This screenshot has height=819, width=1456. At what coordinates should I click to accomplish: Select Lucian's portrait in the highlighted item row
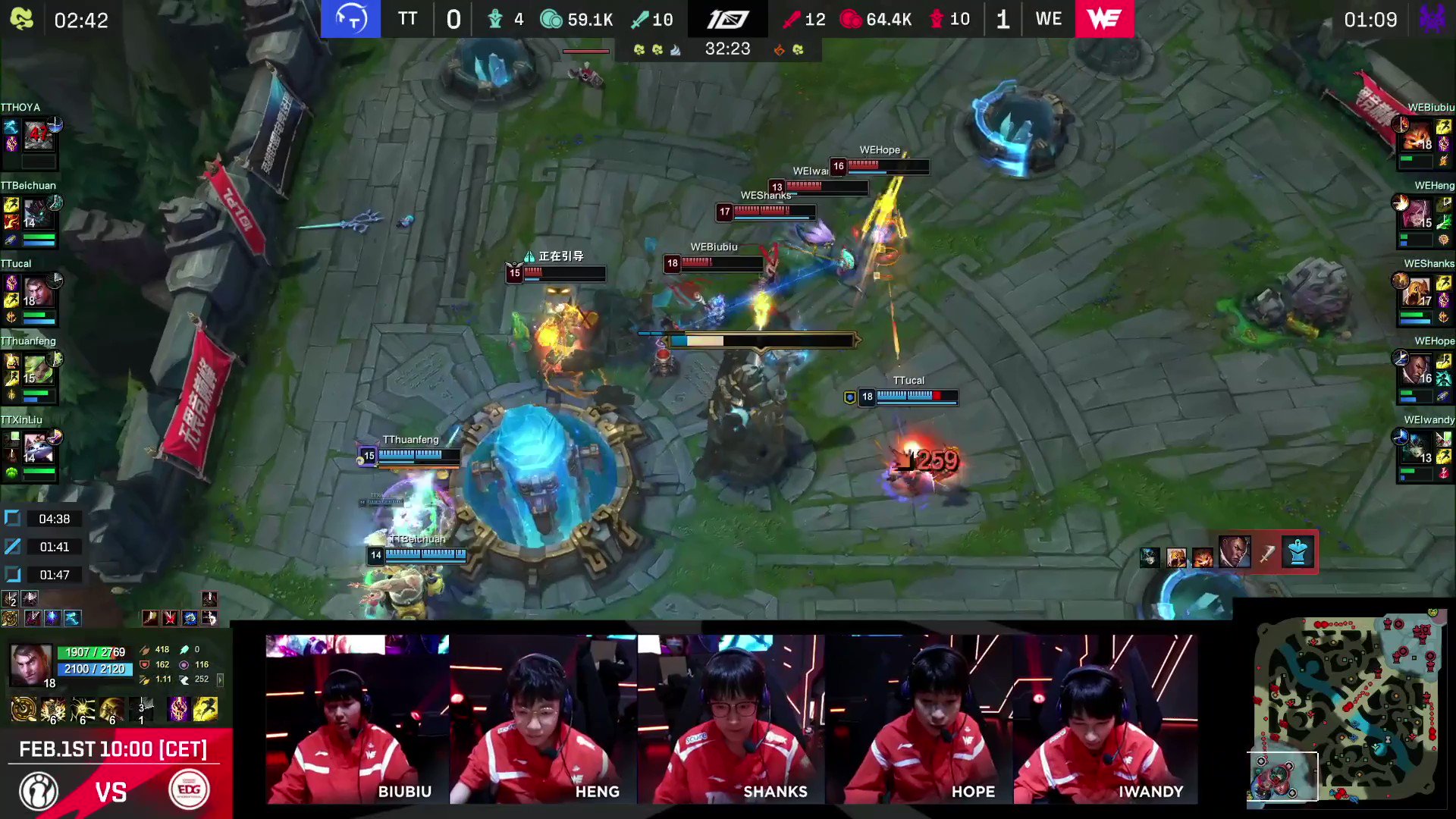1235,553
